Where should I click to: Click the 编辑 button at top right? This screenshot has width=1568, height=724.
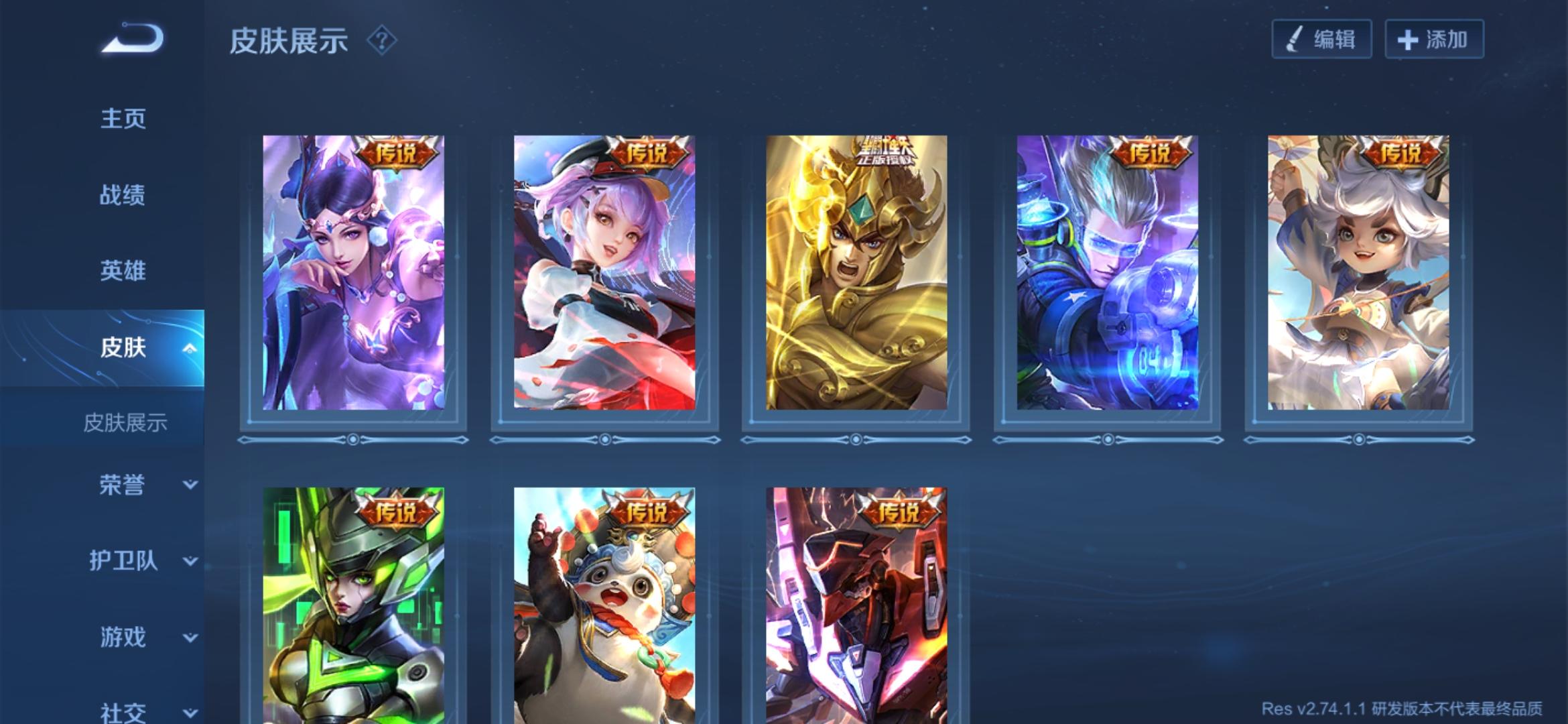(1323, 39)
